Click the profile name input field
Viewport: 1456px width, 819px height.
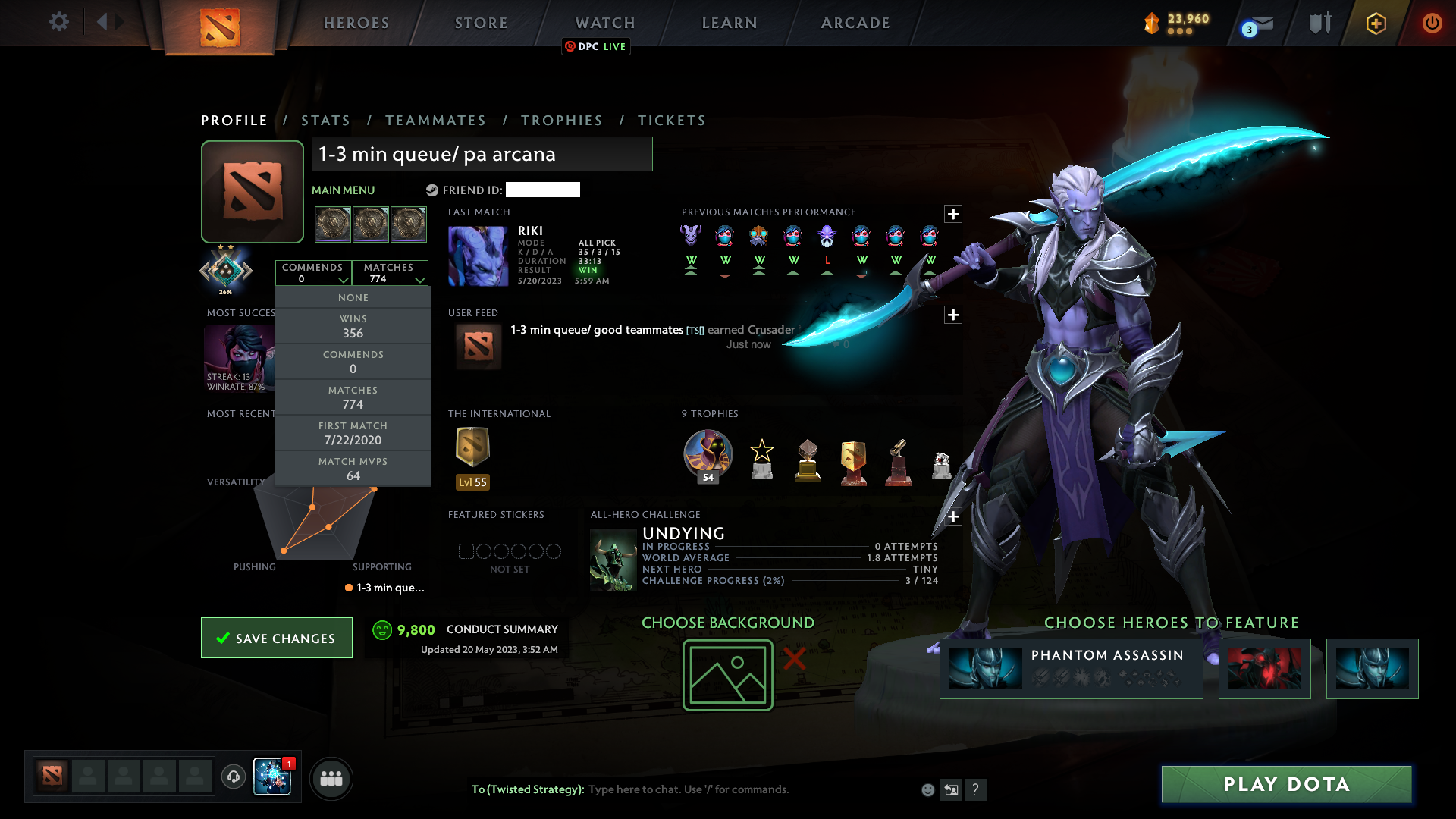click(x=482, y=154)
